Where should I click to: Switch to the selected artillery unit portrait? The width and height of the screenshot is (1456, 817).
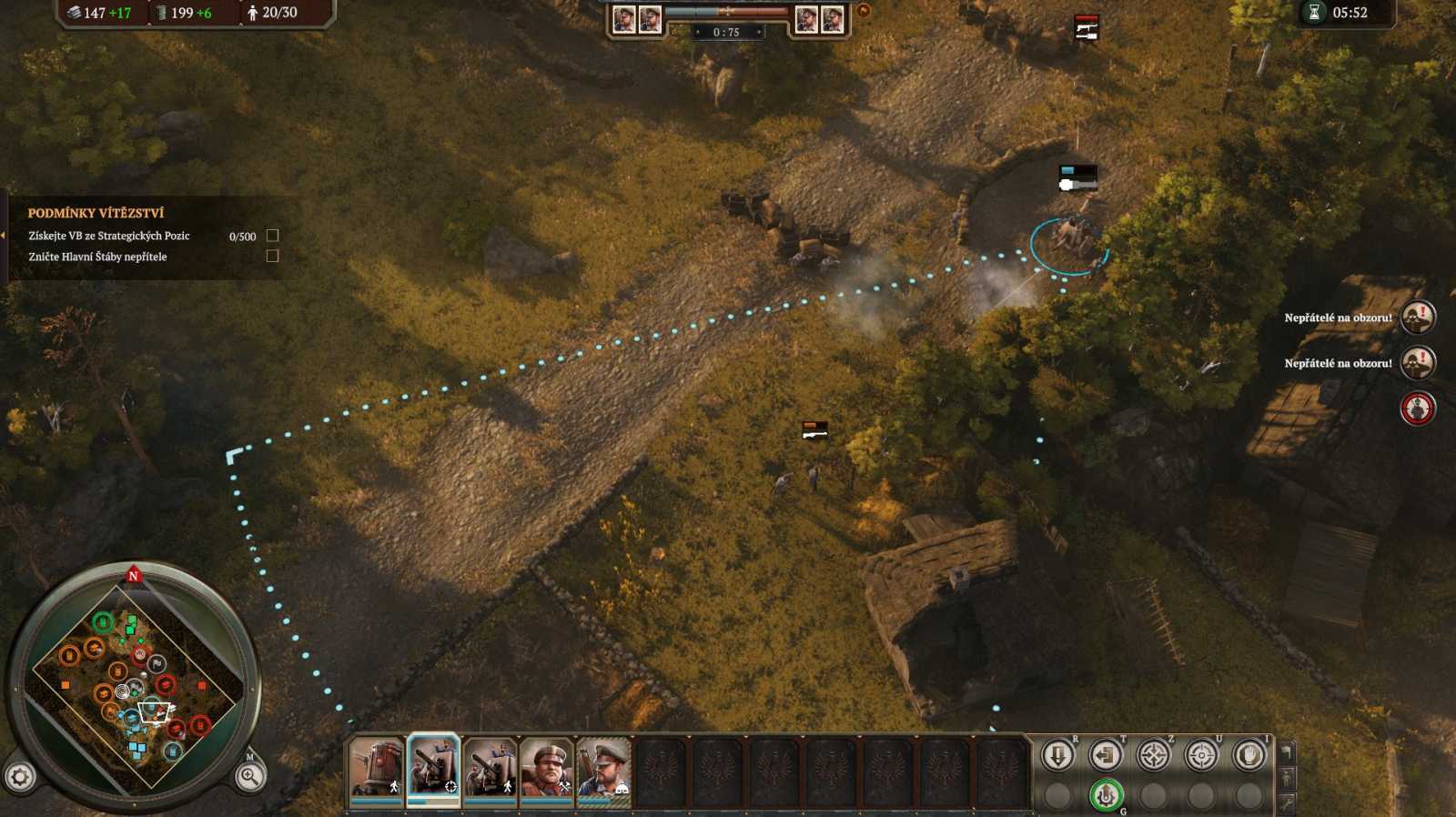(431, 769)
